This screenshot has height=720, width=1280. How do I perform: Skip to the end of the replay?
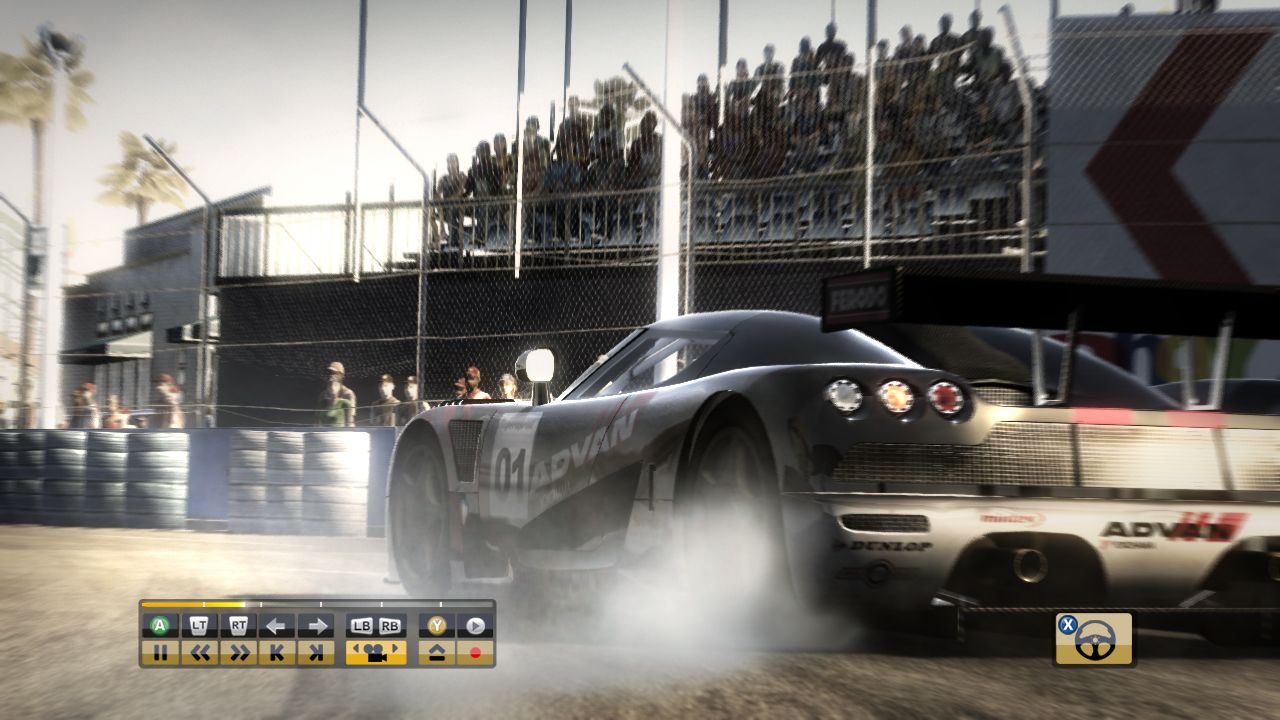[x=317, y=652]
